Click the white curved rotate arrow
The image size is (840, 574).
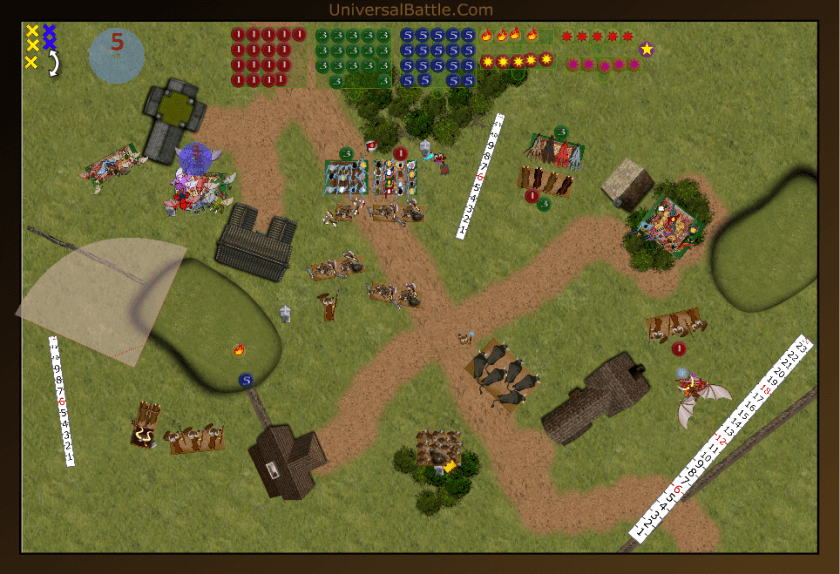pos(52,63)
